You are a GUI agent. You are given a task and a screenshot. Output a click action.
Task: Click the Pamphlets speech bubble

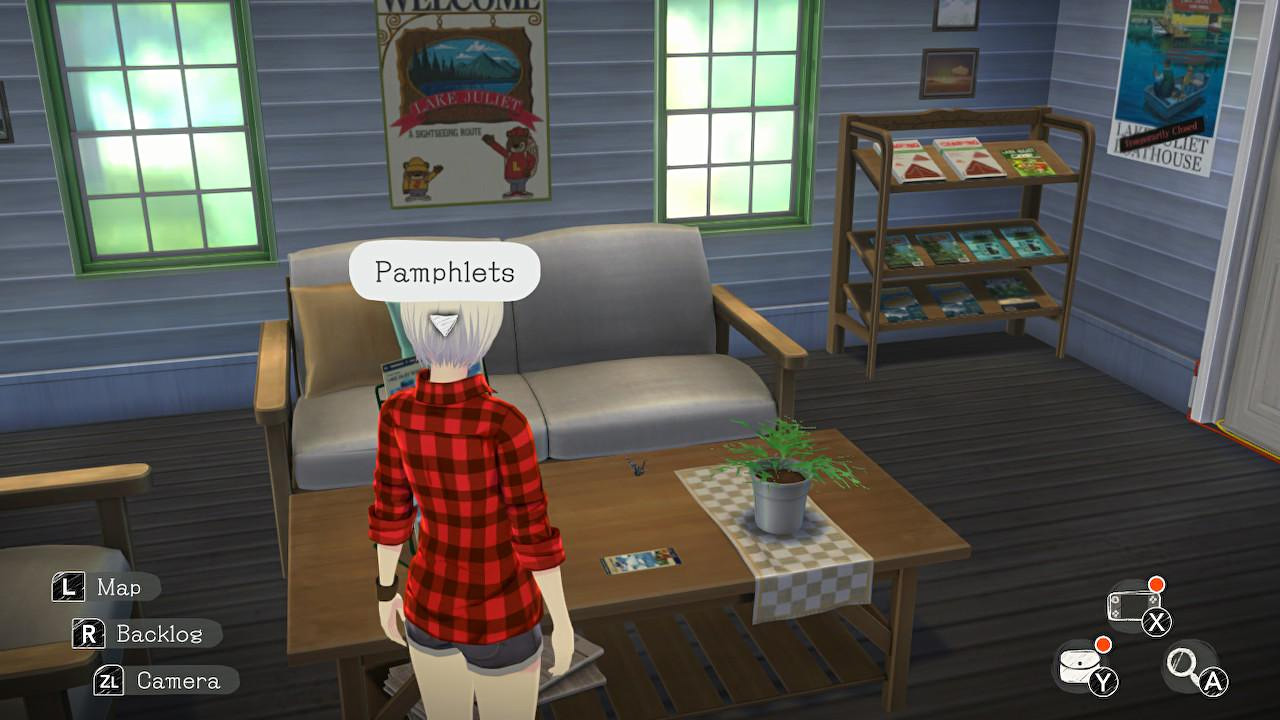(444, 269)
